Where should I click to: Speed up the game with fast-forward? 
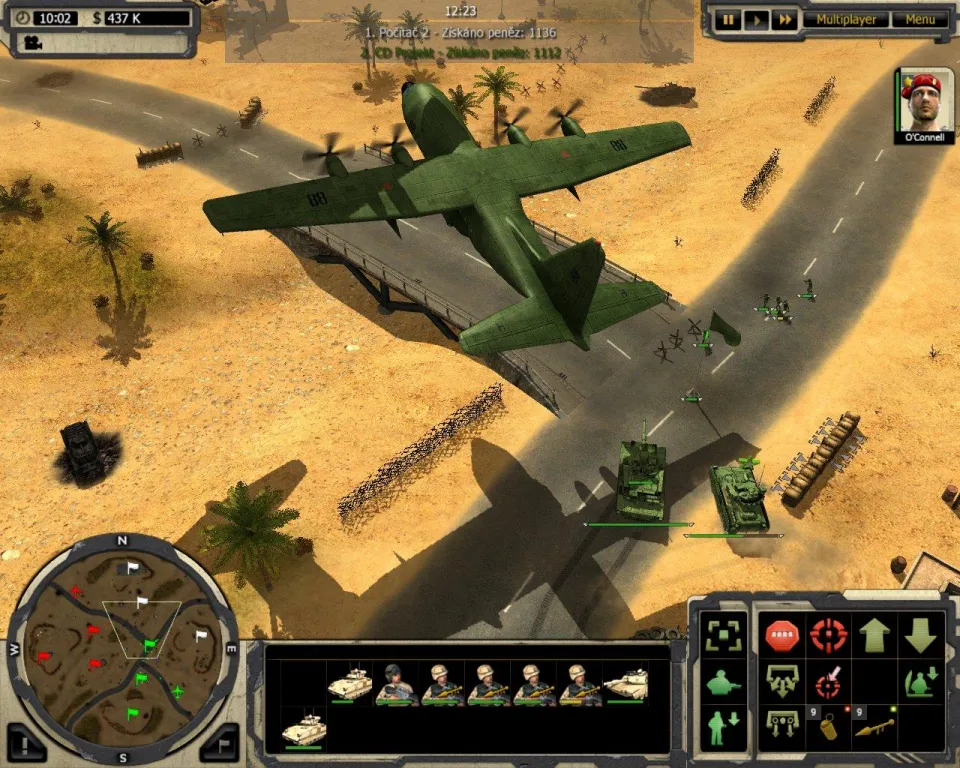(x=786, y=20)
